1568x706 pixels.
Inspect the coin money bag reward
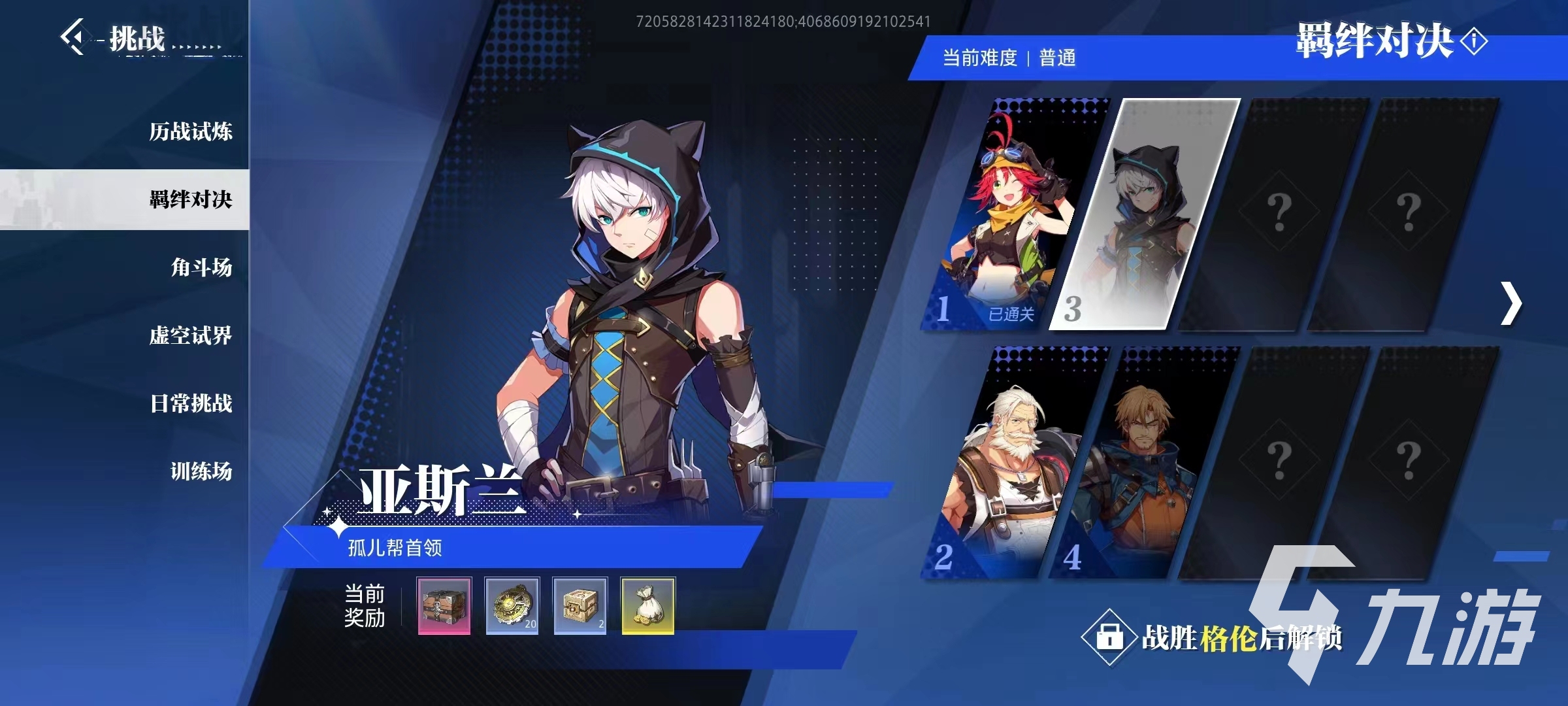click(x=647, y=605)
